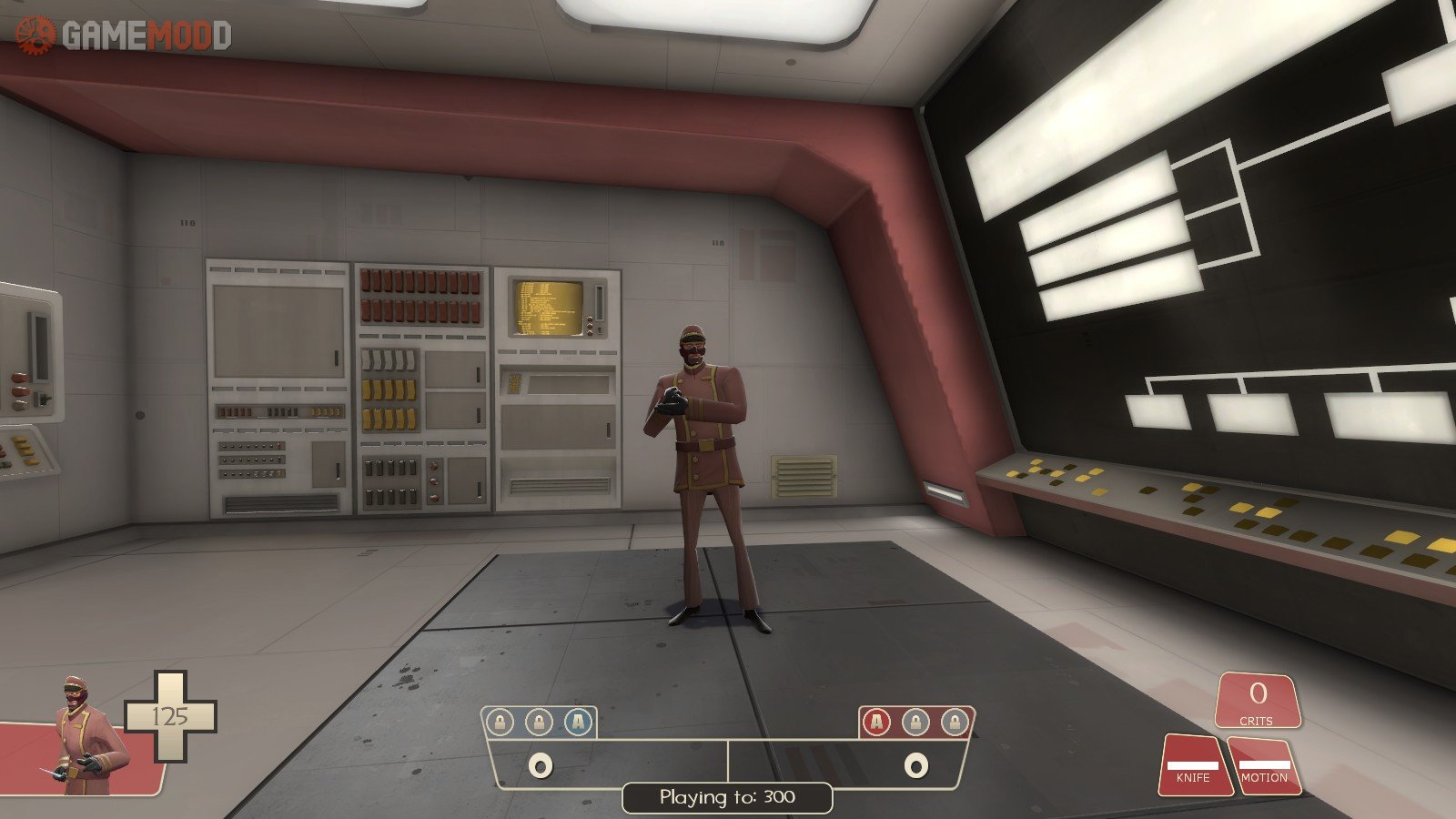1456x819 pixels.
Task: Click the red control point A icon
Action: click(x=876, y=723)
